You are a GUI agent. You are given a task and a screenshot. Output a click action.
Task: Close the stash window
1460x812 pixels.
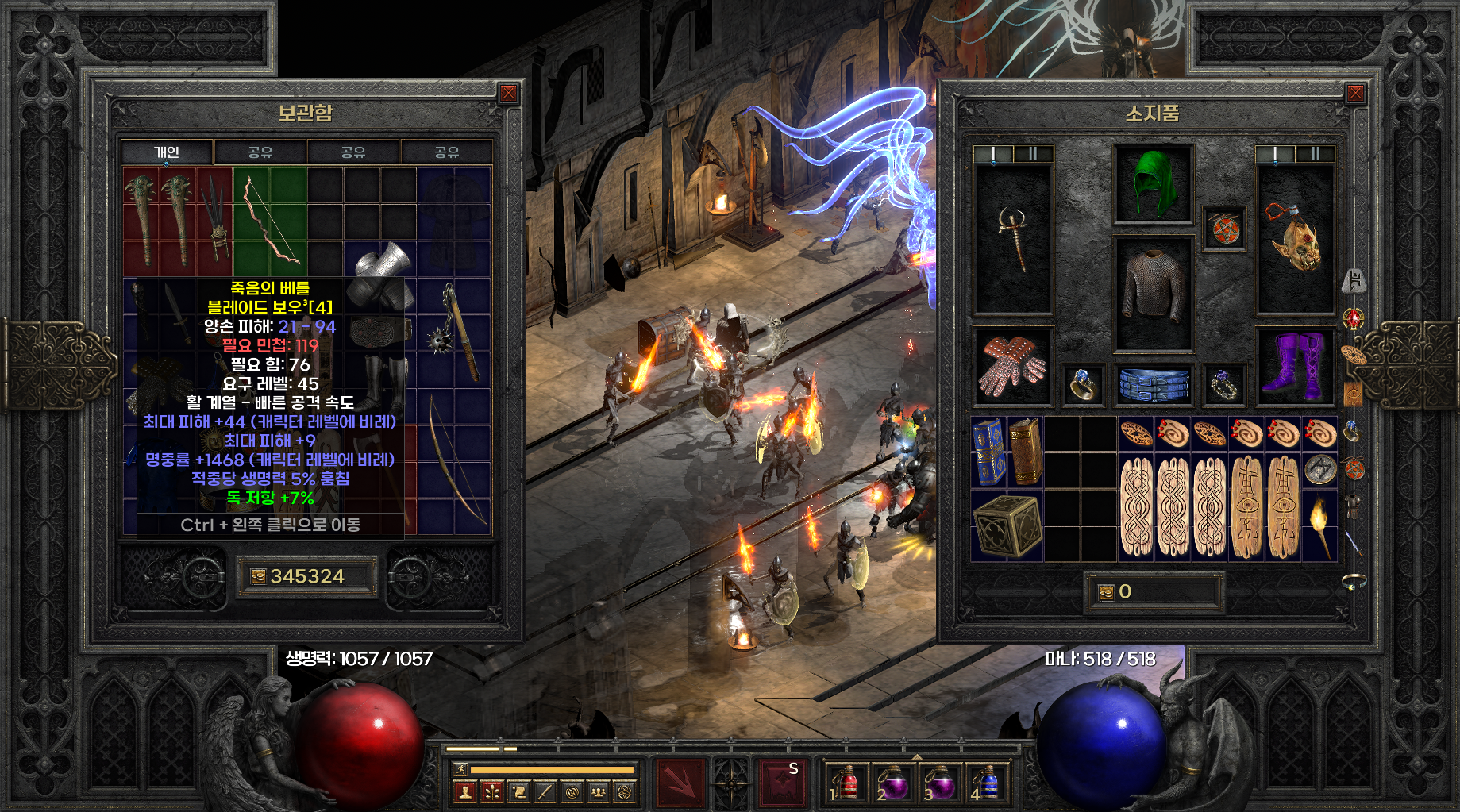coord(508,94)
